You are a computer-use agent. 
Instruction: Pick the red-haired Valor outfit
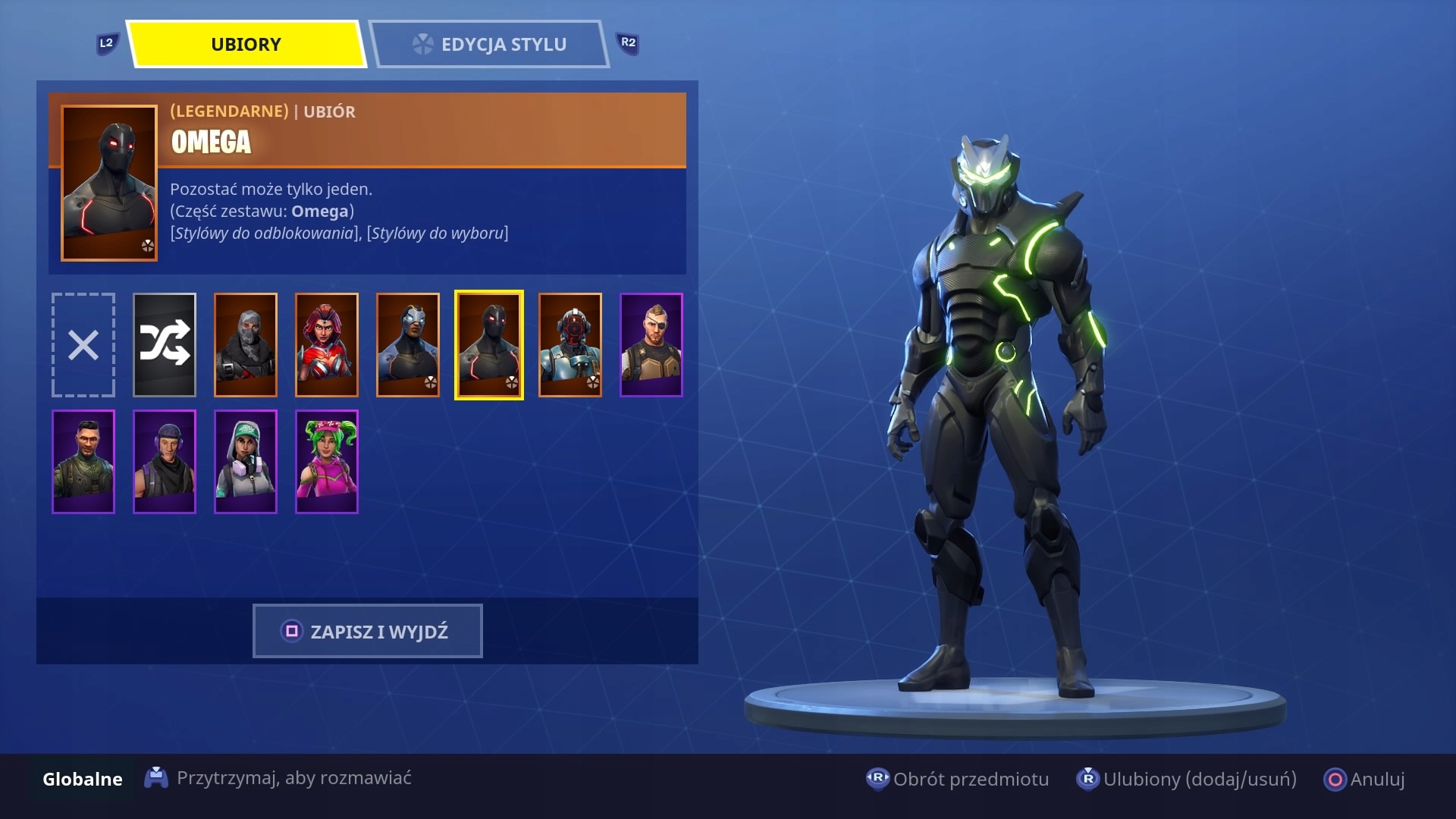[x=327, y=345]
